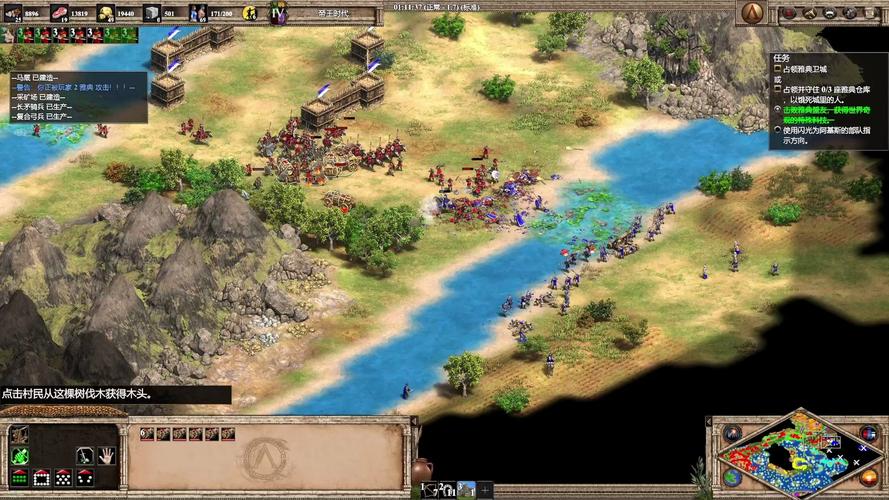Select control group 1 at the bottom
Screen dimensions: 889x500
428,489
